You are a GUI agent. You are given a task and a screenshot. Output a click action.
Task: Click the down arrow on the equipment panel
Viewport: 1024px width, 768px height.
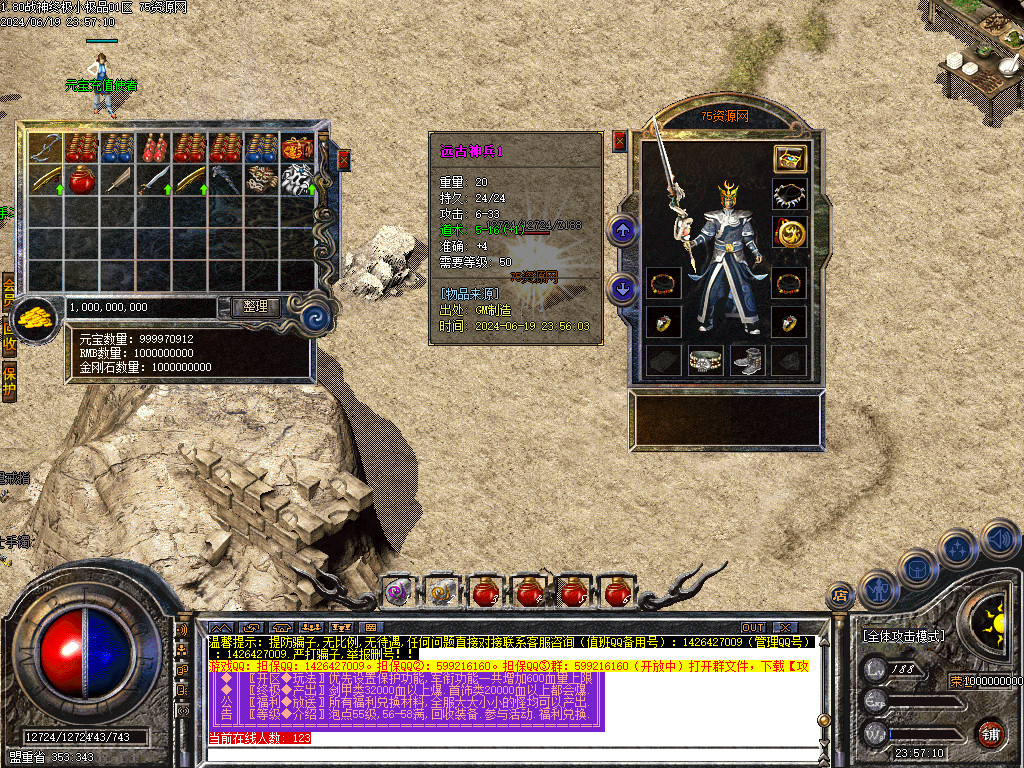[624, 289]
